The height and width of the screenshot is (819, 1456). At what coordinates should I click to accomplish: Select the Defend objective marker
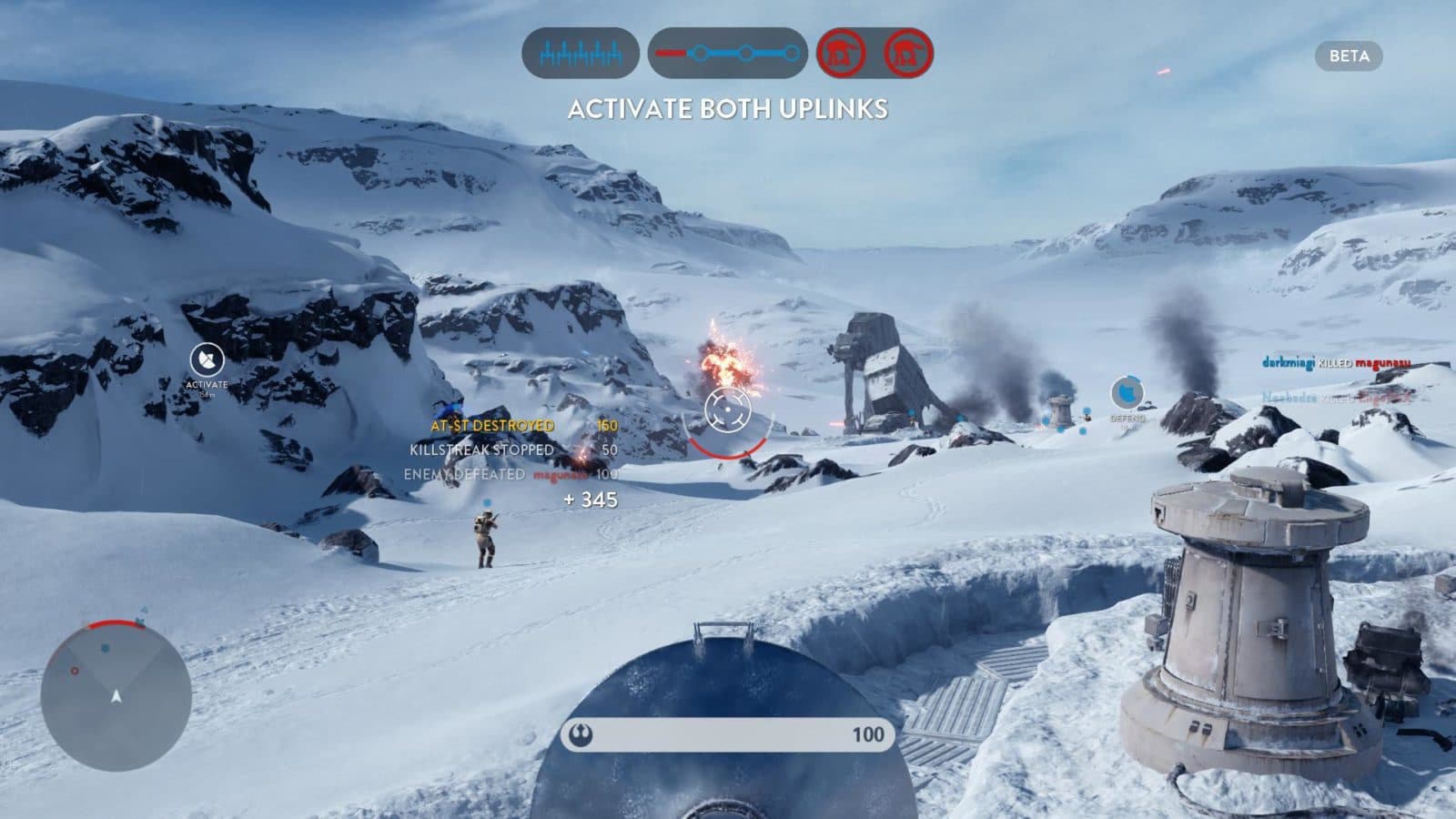(1127, 394)
